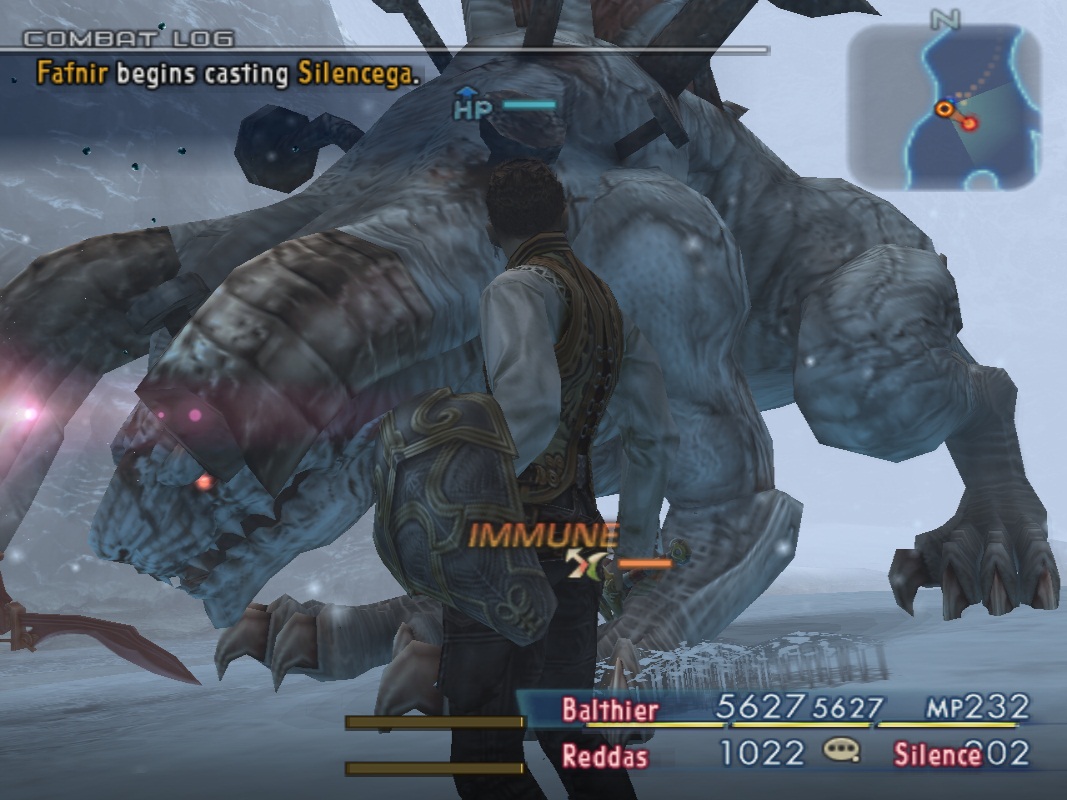
Task: Open the minimap in the corner
Action: (944, 106)
